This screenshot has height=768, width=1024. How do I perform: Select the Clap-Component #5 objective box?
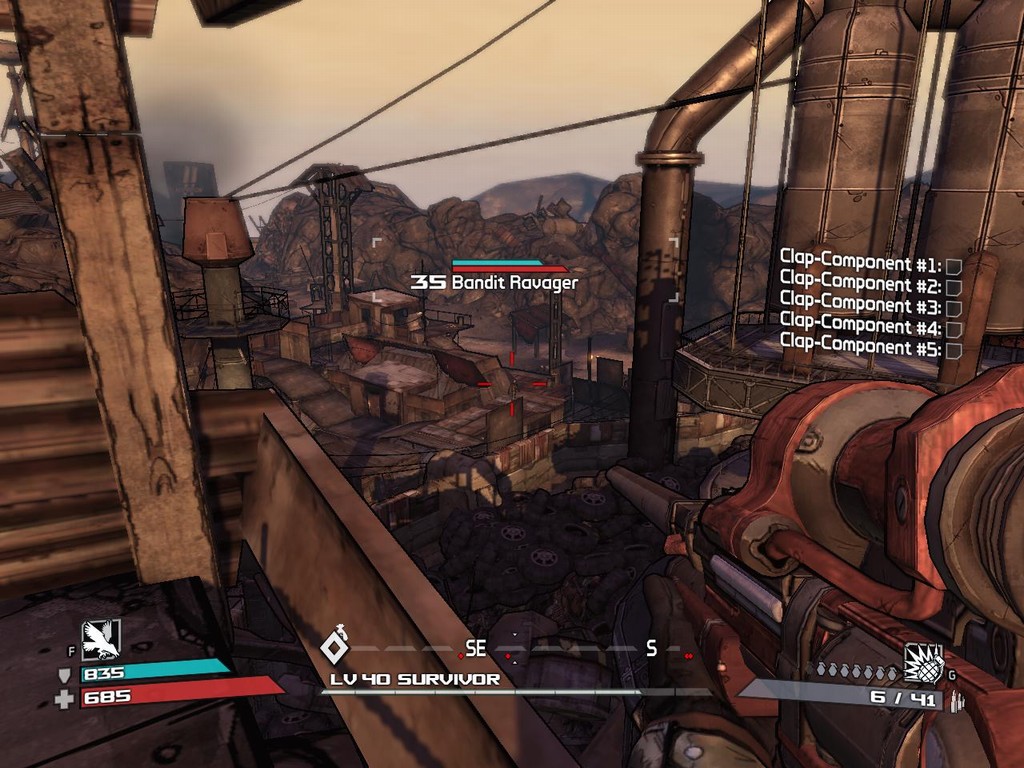pyautogui.click(x=953, y=350)
